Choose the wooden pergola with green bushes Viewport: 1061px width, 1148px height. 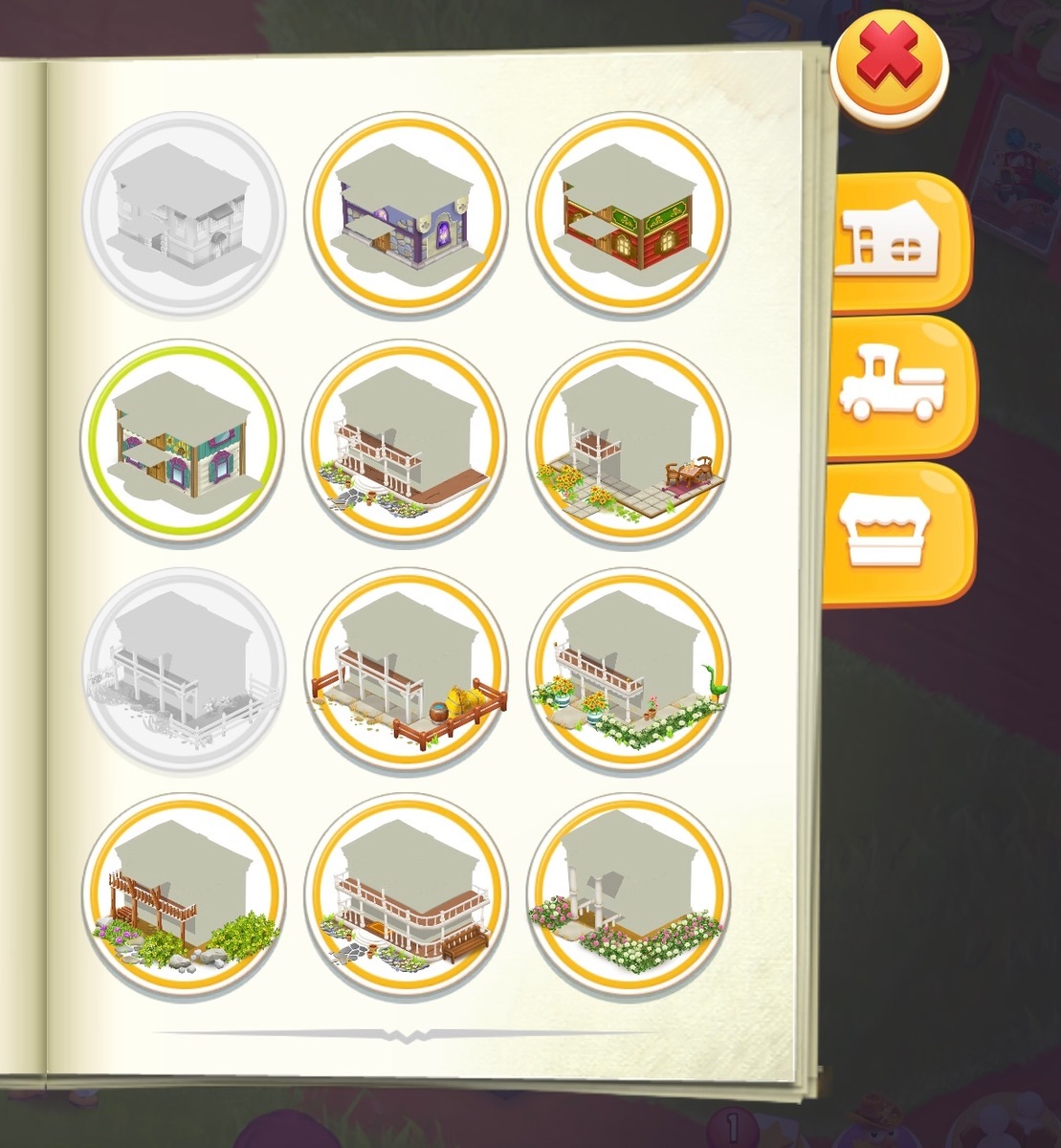[x=182, y=894]
